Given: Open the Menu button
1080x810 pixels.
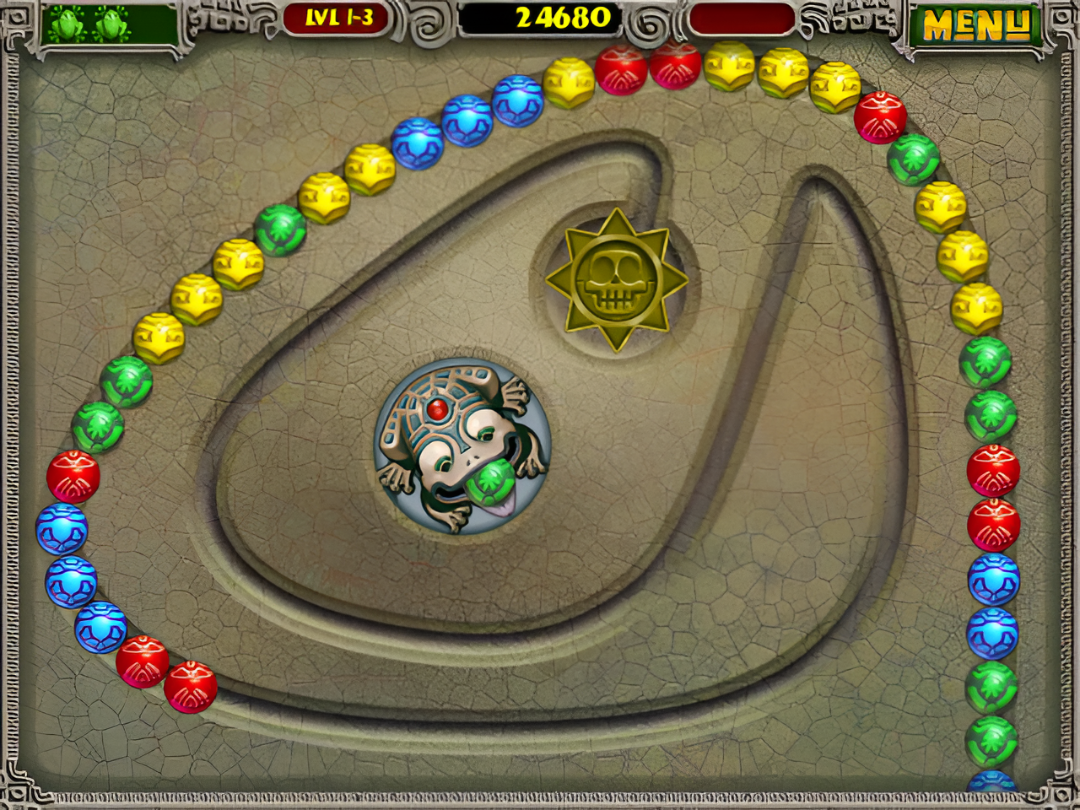Looking at the screenshot, I should (975, 25).
